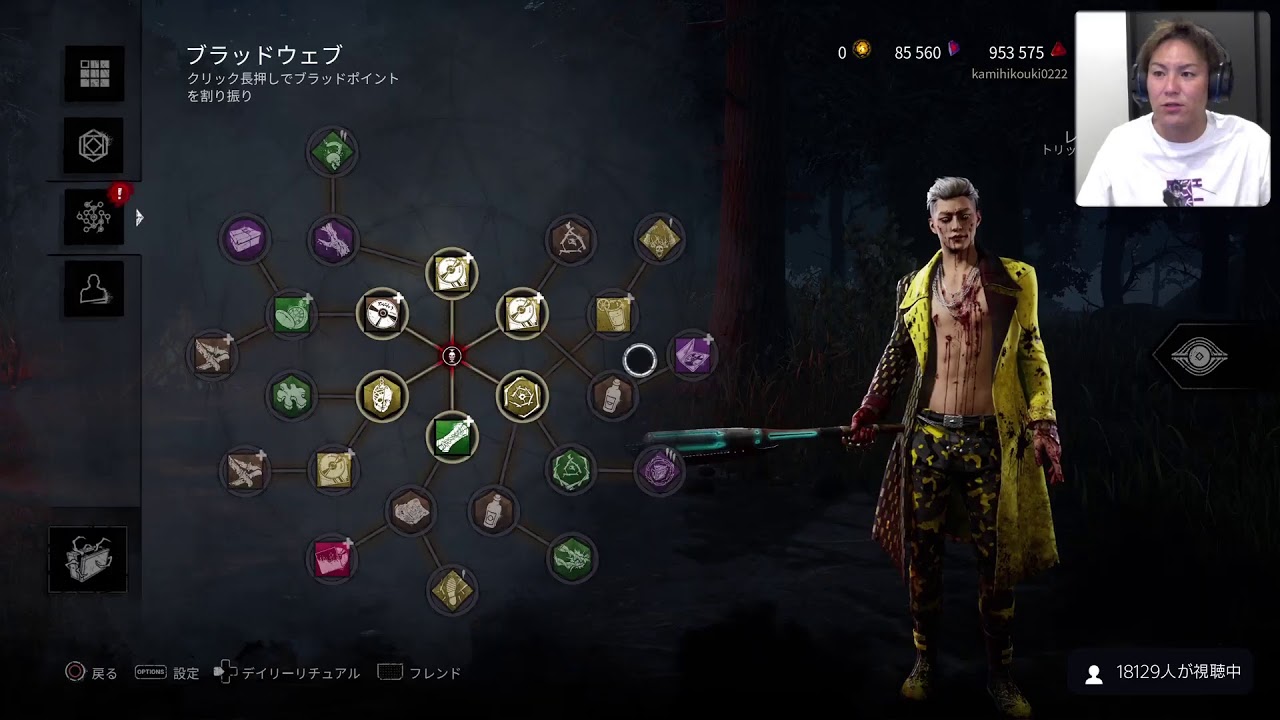Select the yellow antlered skull perk node
Viewport: 1280px width, 720px height.
click(x=659, y=240)
